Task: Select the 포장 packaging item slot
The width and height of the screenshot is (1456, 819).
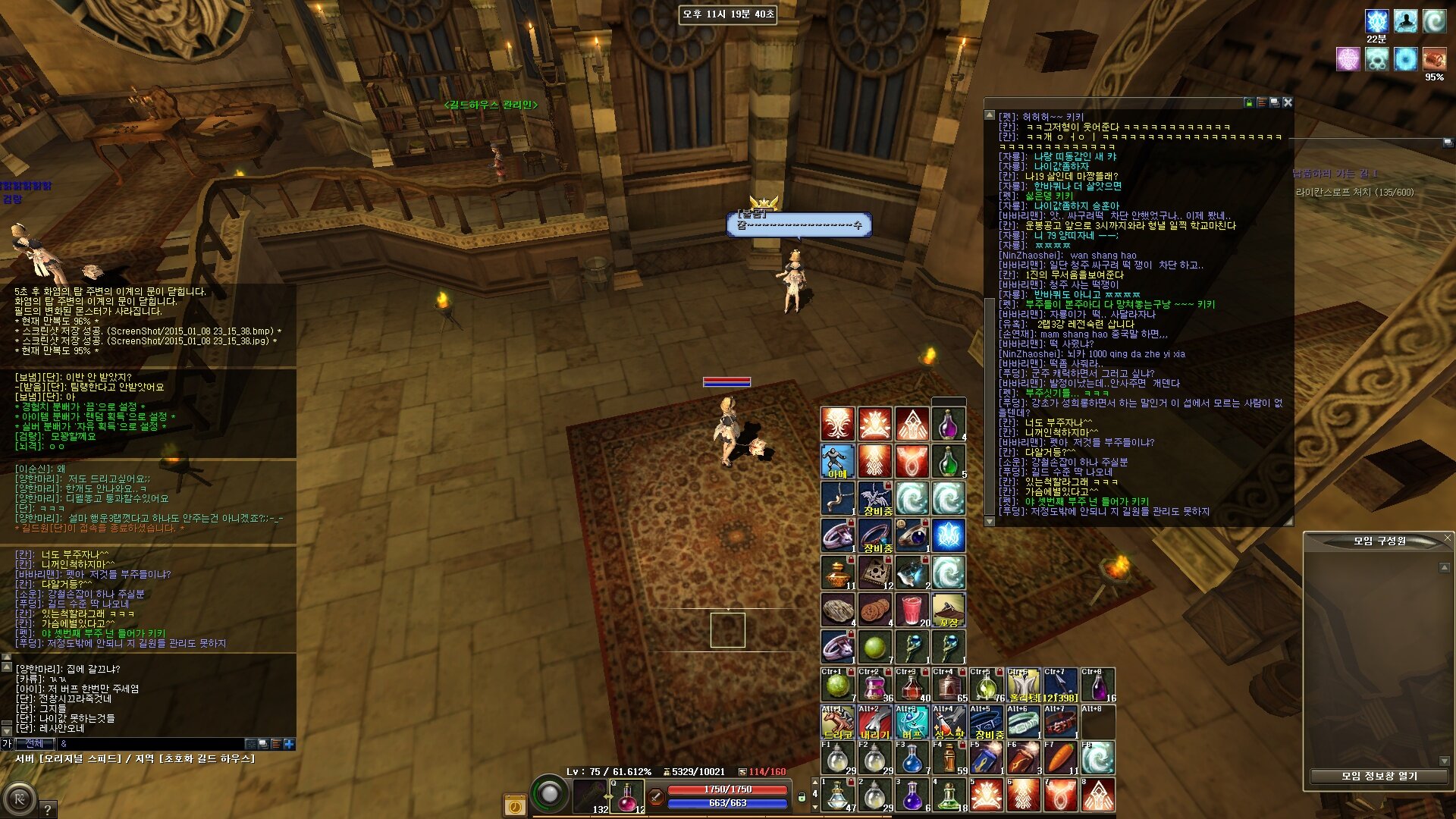Action: 948,610
